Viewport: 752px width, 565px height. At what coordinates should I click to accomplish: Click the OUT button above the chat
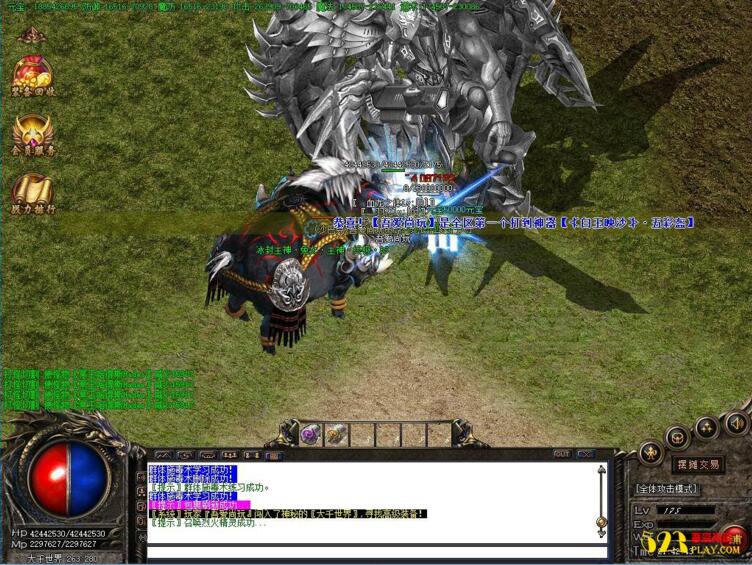(561, 454)
